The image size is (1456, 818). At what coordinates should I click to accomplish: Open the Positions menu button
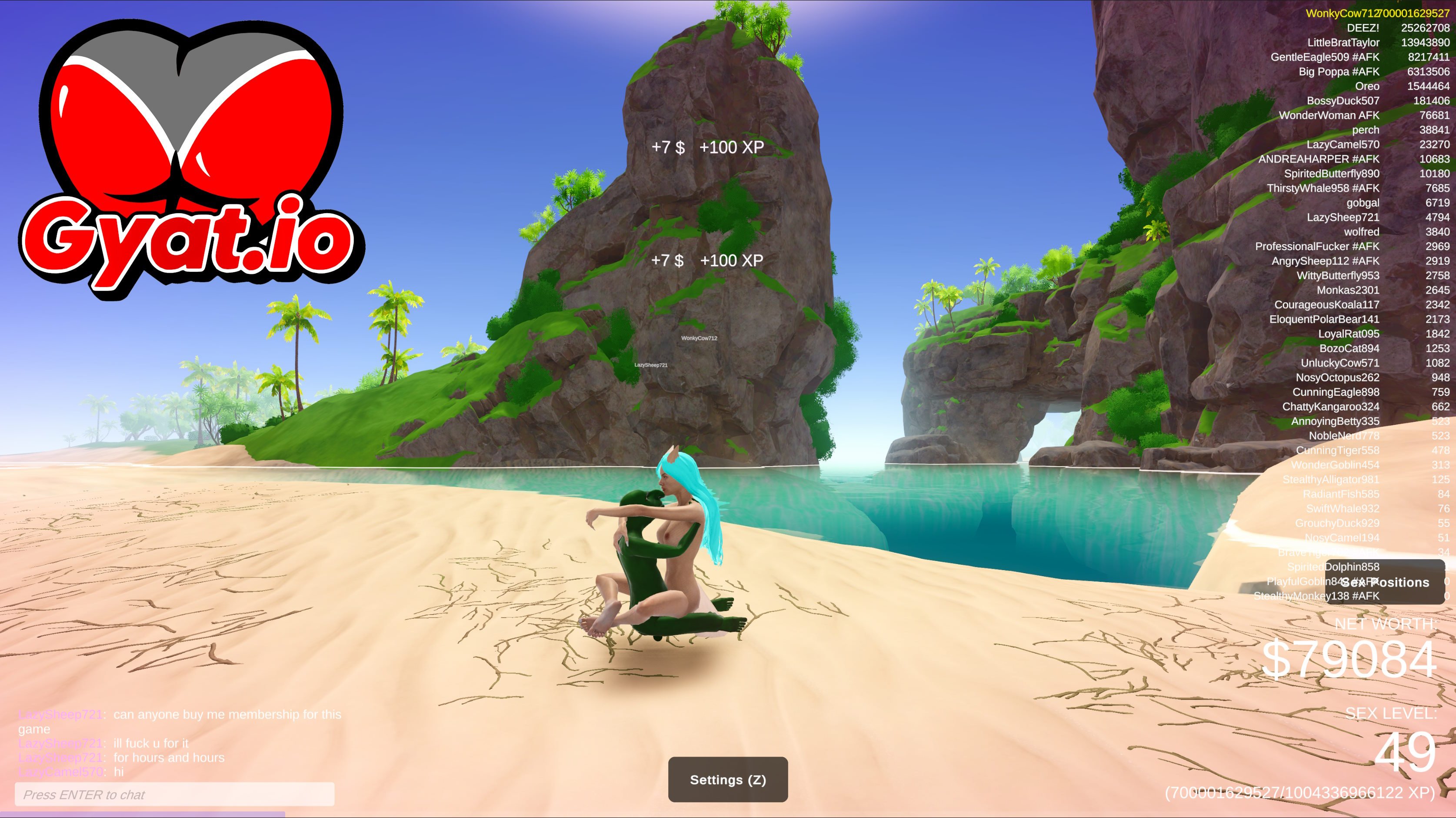[x=1384, y=582]
